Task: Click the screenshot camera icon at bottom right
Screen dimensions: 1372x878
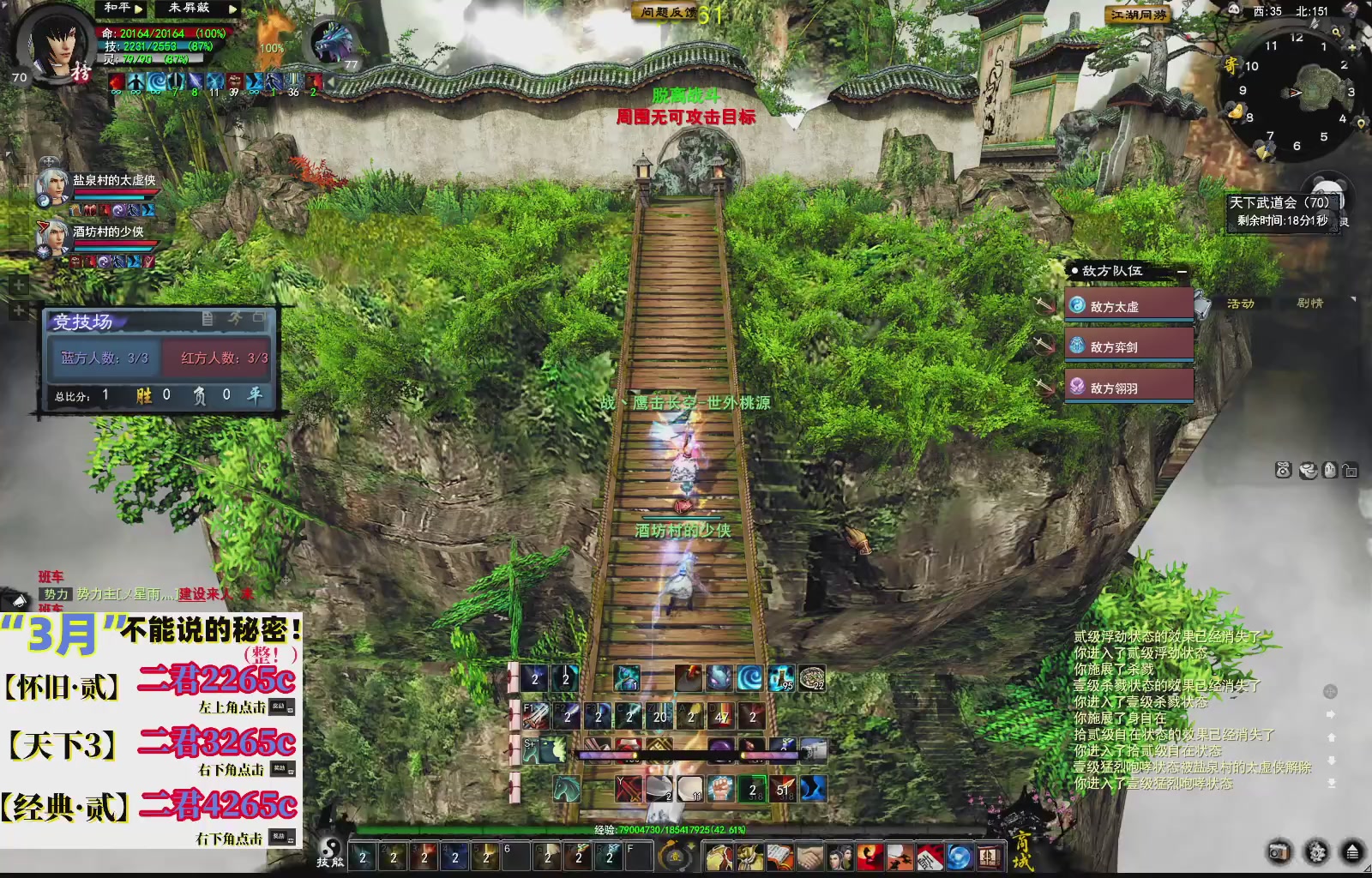Action: [x=1279, y=852]
